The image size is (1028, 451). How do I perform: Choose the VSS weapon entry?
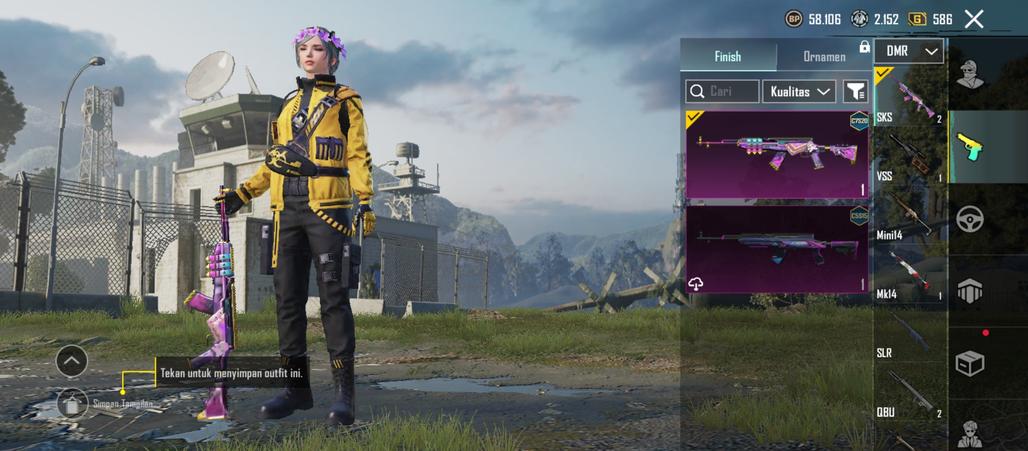click(x=909, y=157)
